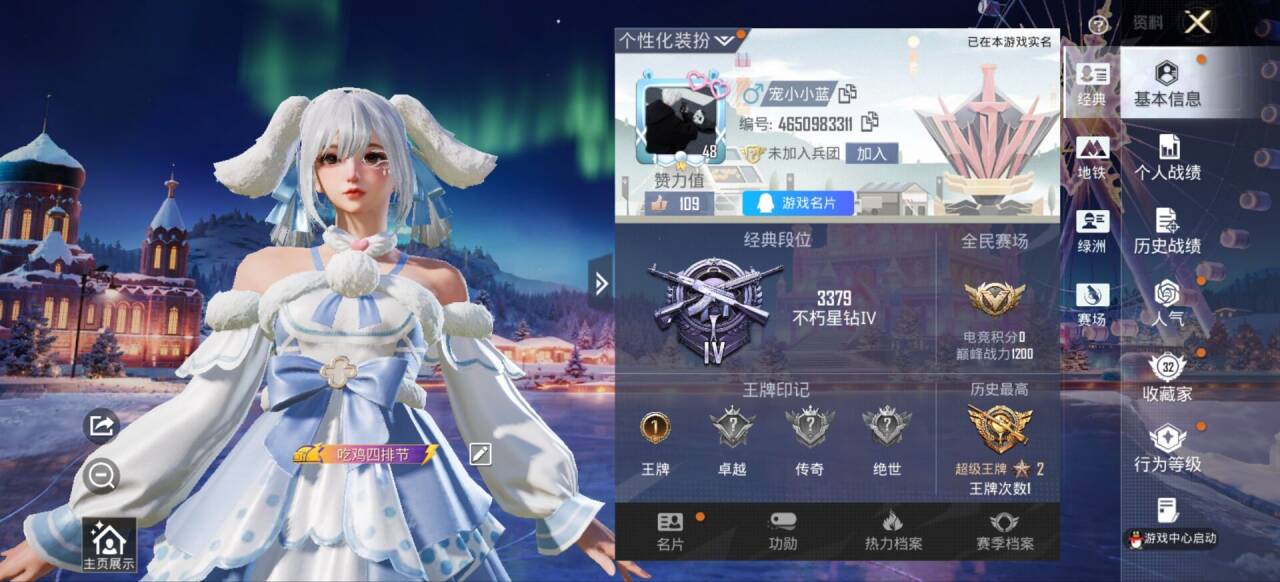Close the profile screen with the X

(x=1197, y=23)
